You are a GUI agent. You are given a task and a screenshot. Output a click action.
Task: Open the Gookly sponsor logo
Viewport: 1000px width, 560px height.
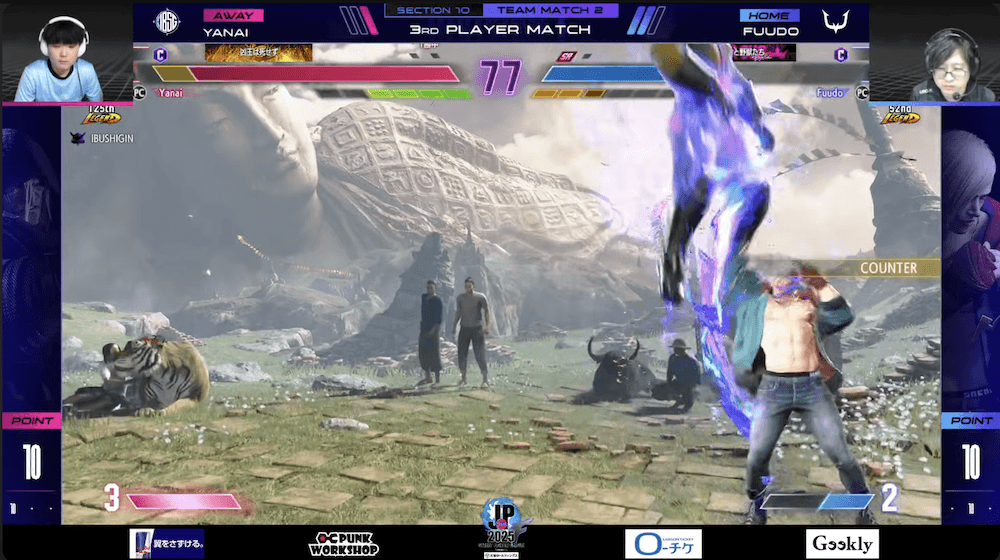tap(842, 543)
